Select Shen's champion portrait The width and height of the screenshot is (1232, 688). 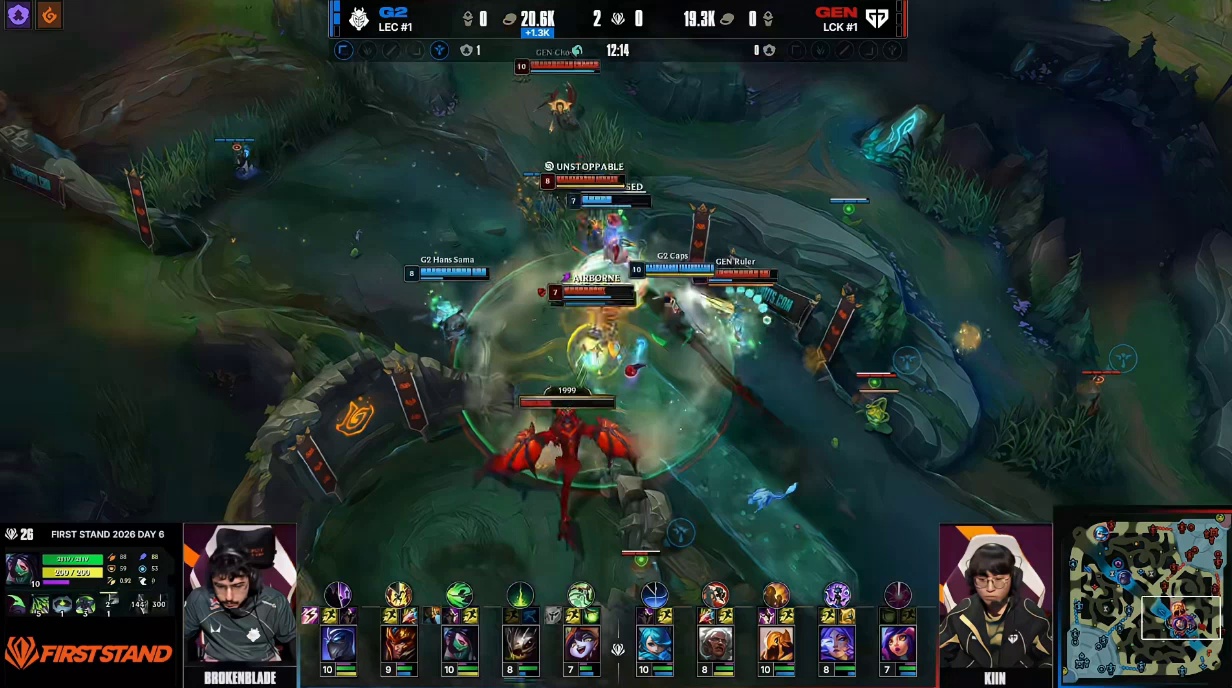(x=337, y=644)
